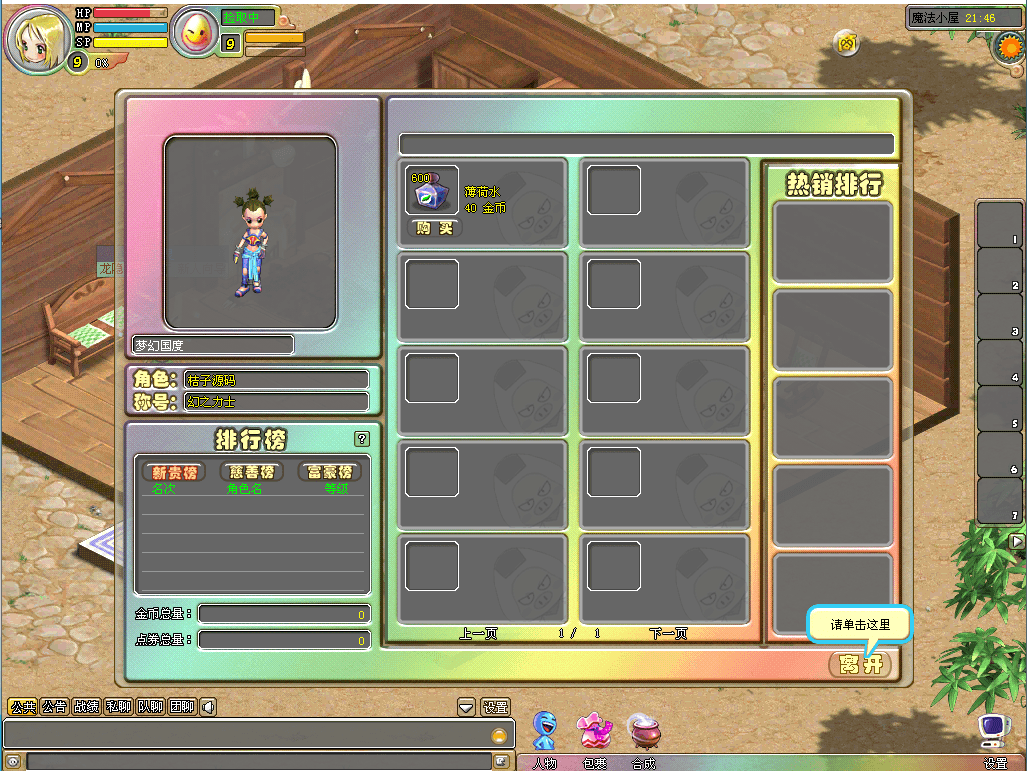
Task: Open the 人物 character menu icon
Action: point(544,731)
